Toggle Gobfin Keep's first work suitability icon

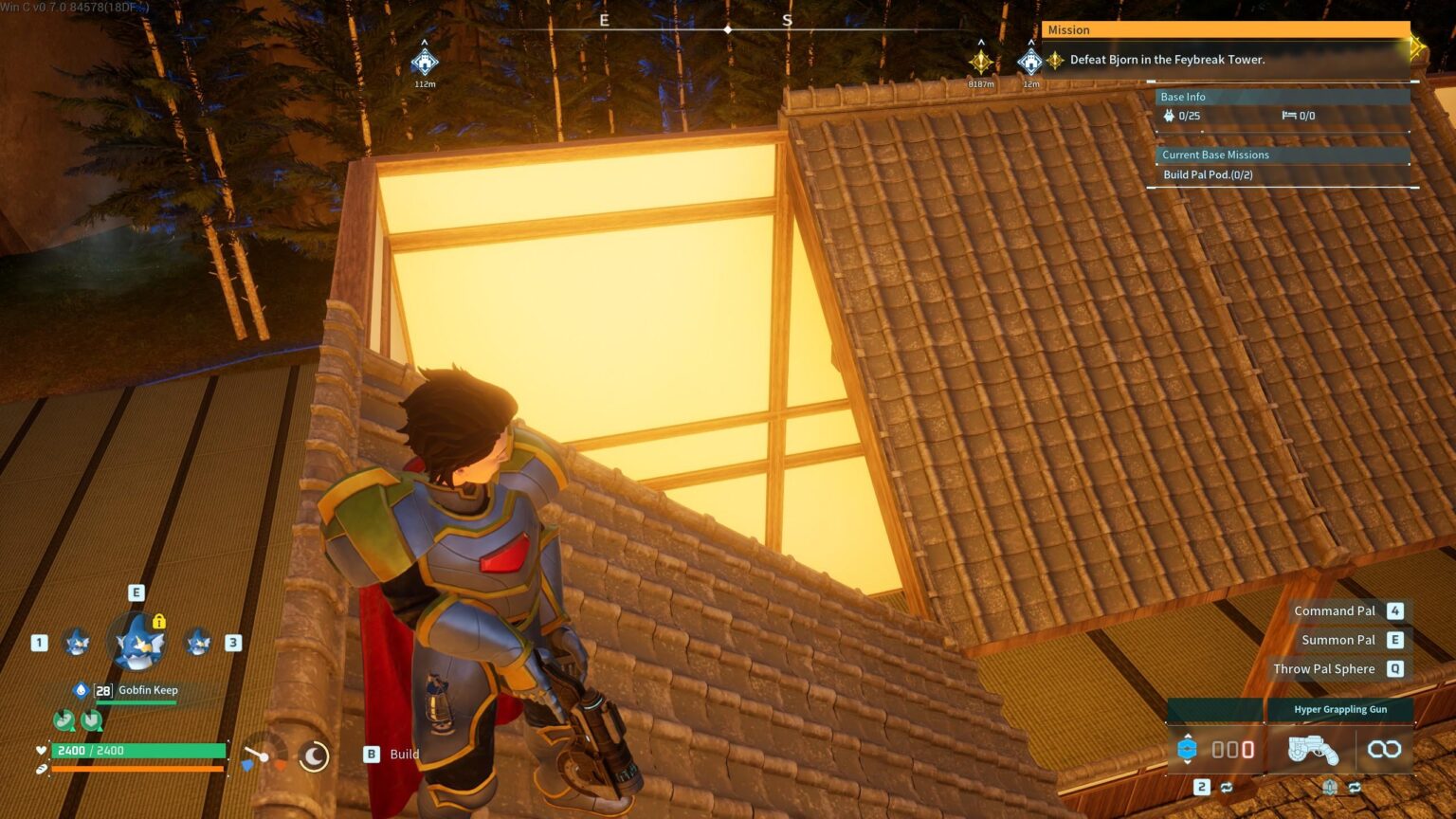(x=64, y=720)
